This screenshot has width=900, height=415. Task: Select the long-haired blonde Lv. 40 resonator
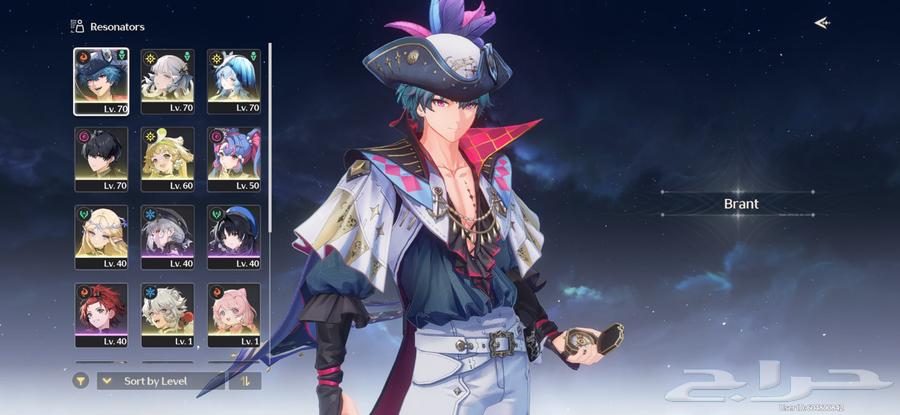(101, 236)
